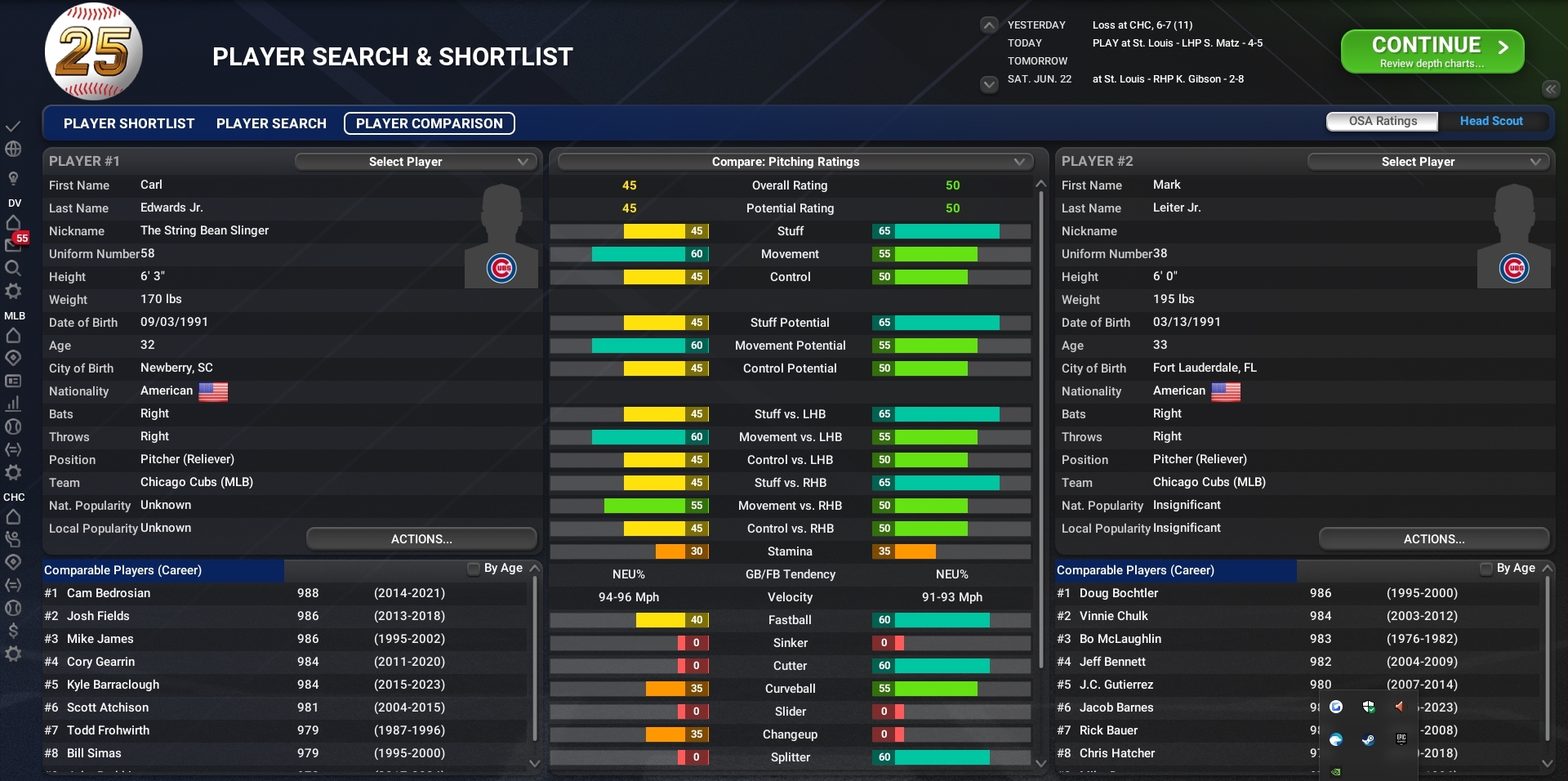
Task: Launch Steam from the system tray
Action: tap(1367, 741)
